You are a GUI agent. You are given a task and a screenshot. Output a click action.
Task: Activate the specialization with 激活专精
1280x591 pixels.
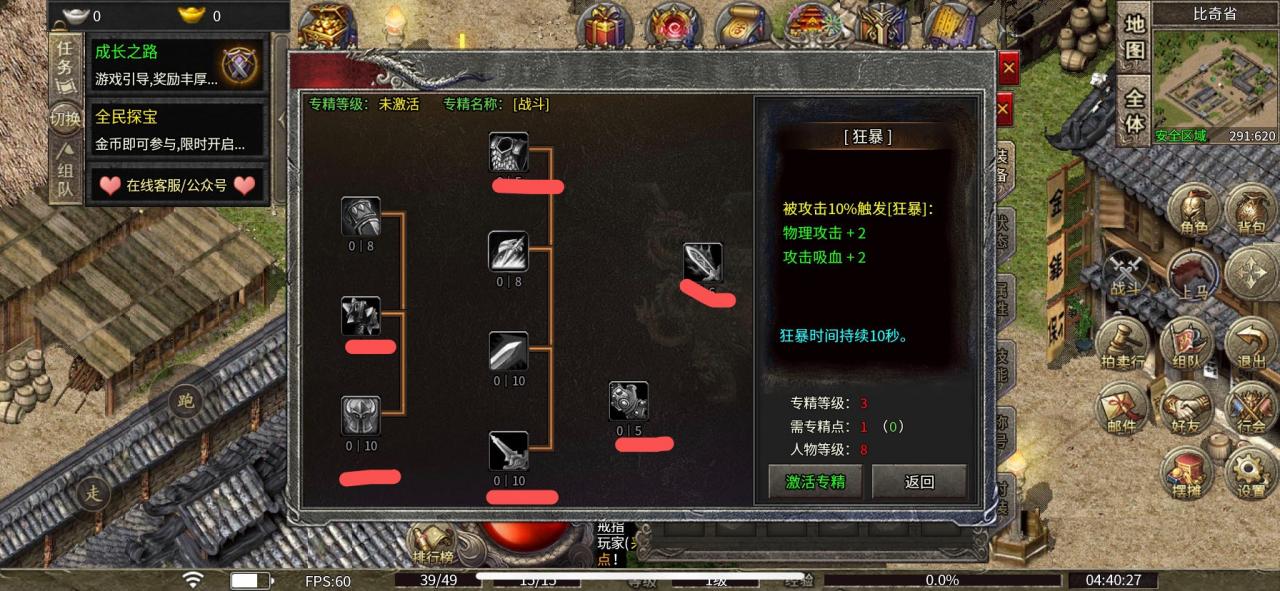815,481
